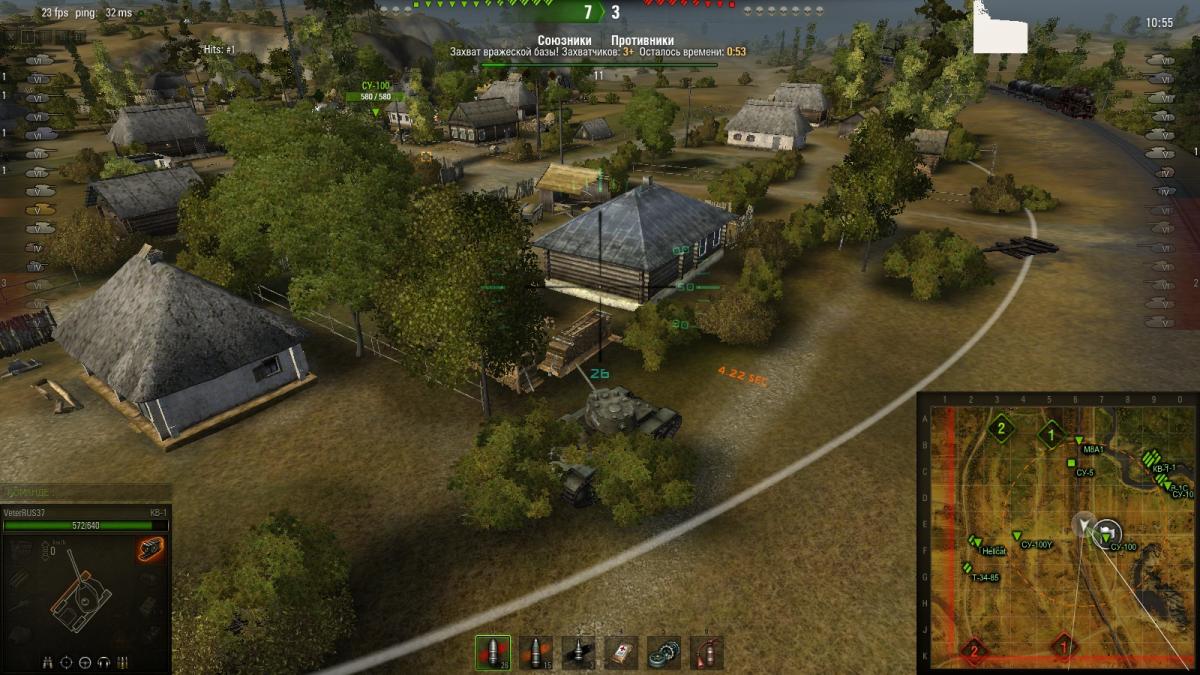Click the damaged engine module icon
The image size is (1200, 675).
pos(150,549)
